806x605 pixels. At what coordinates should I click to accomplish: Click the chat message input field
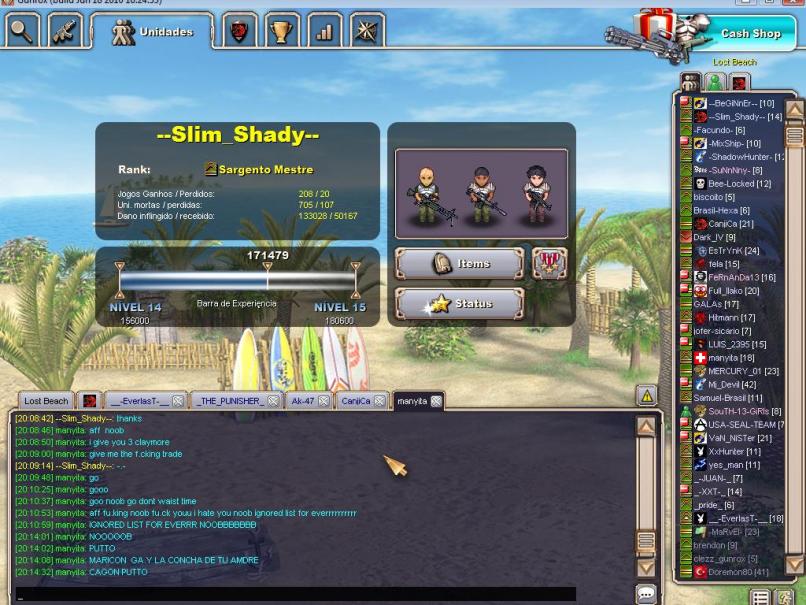[x=300, y=594]
